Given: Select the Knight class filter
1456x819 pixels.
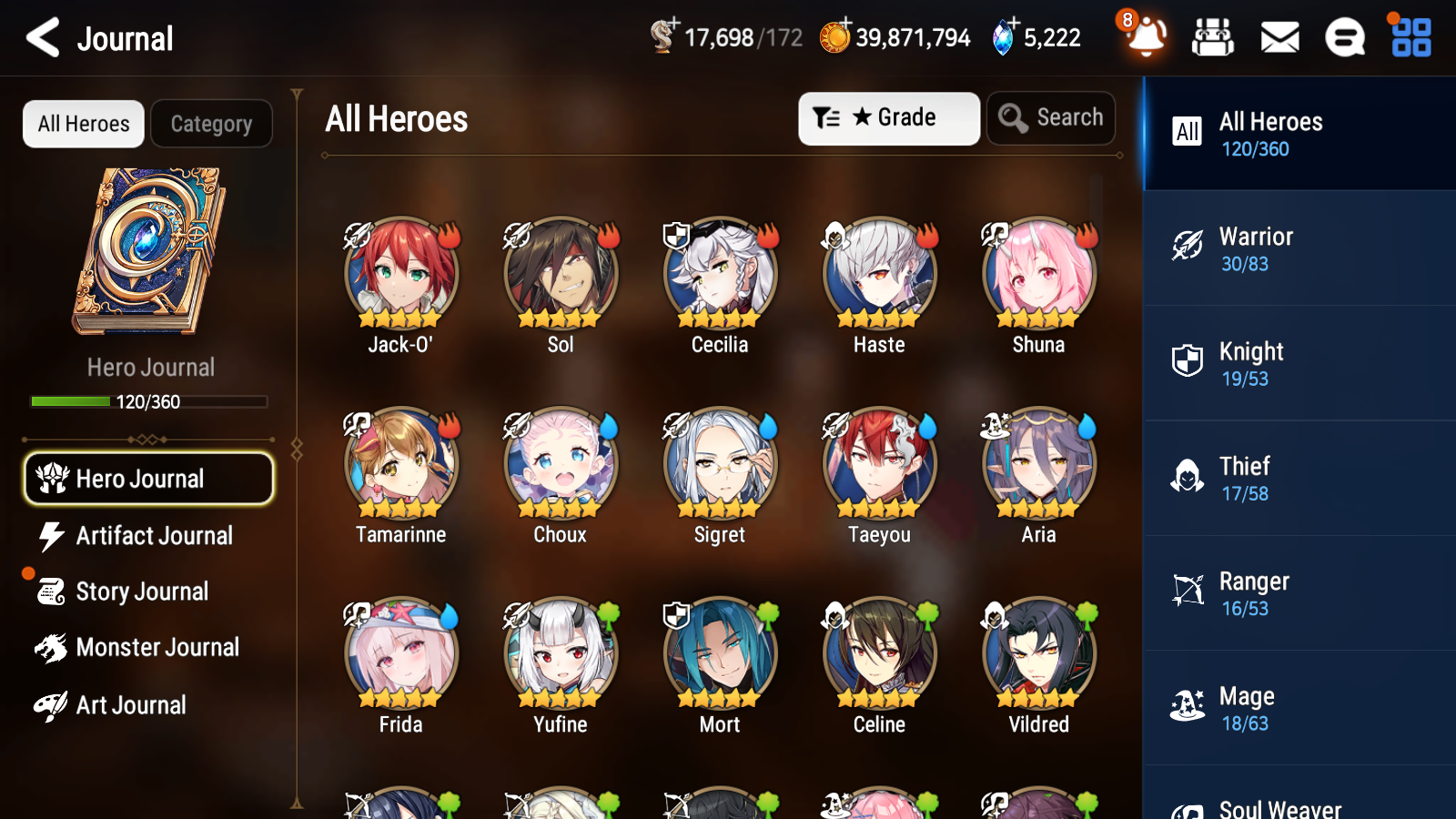Looking at the screenshot, I should [x=1299, y=363].
